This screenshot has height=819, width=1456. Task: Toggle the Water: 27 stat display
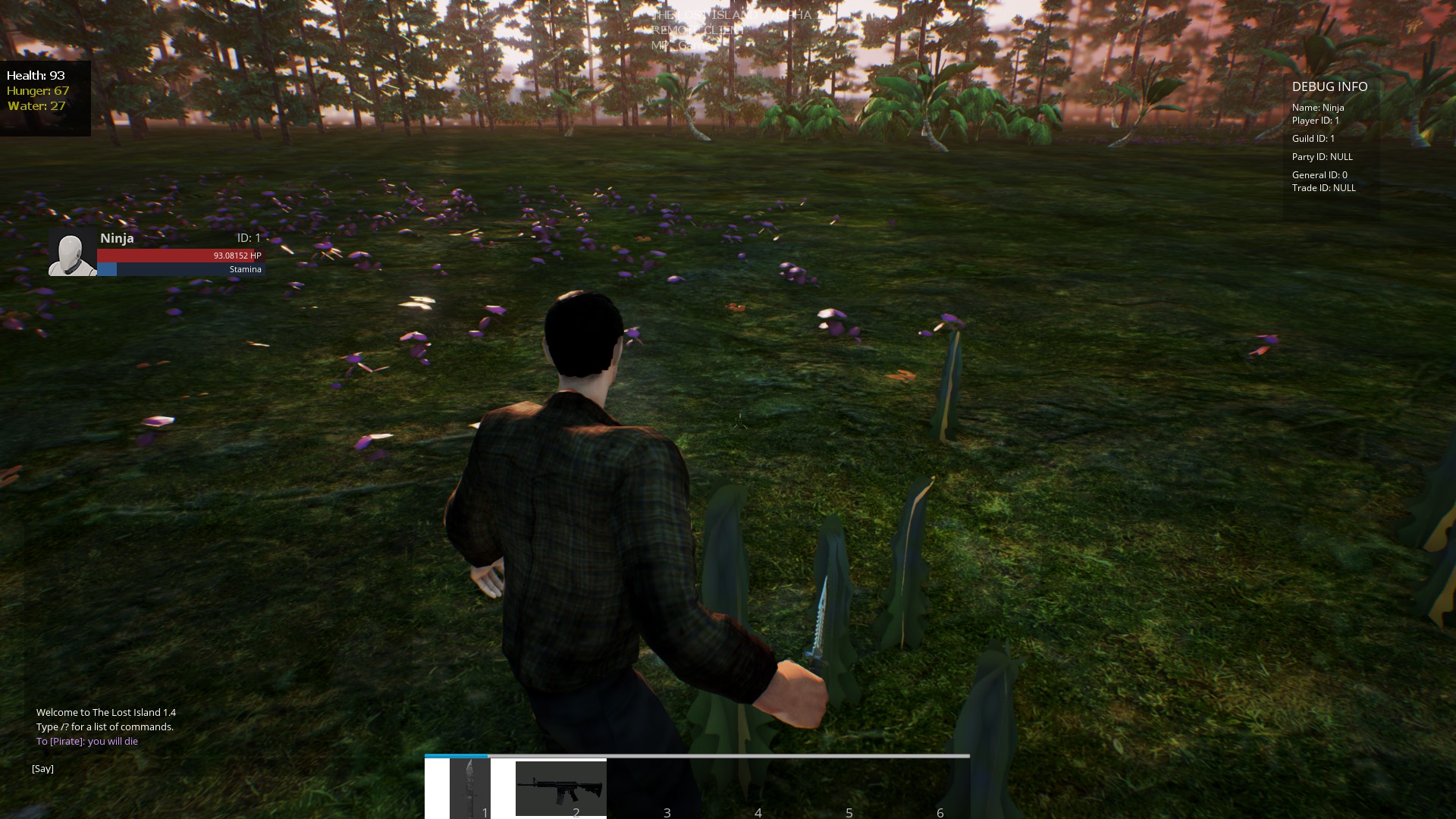coord(33,106)
